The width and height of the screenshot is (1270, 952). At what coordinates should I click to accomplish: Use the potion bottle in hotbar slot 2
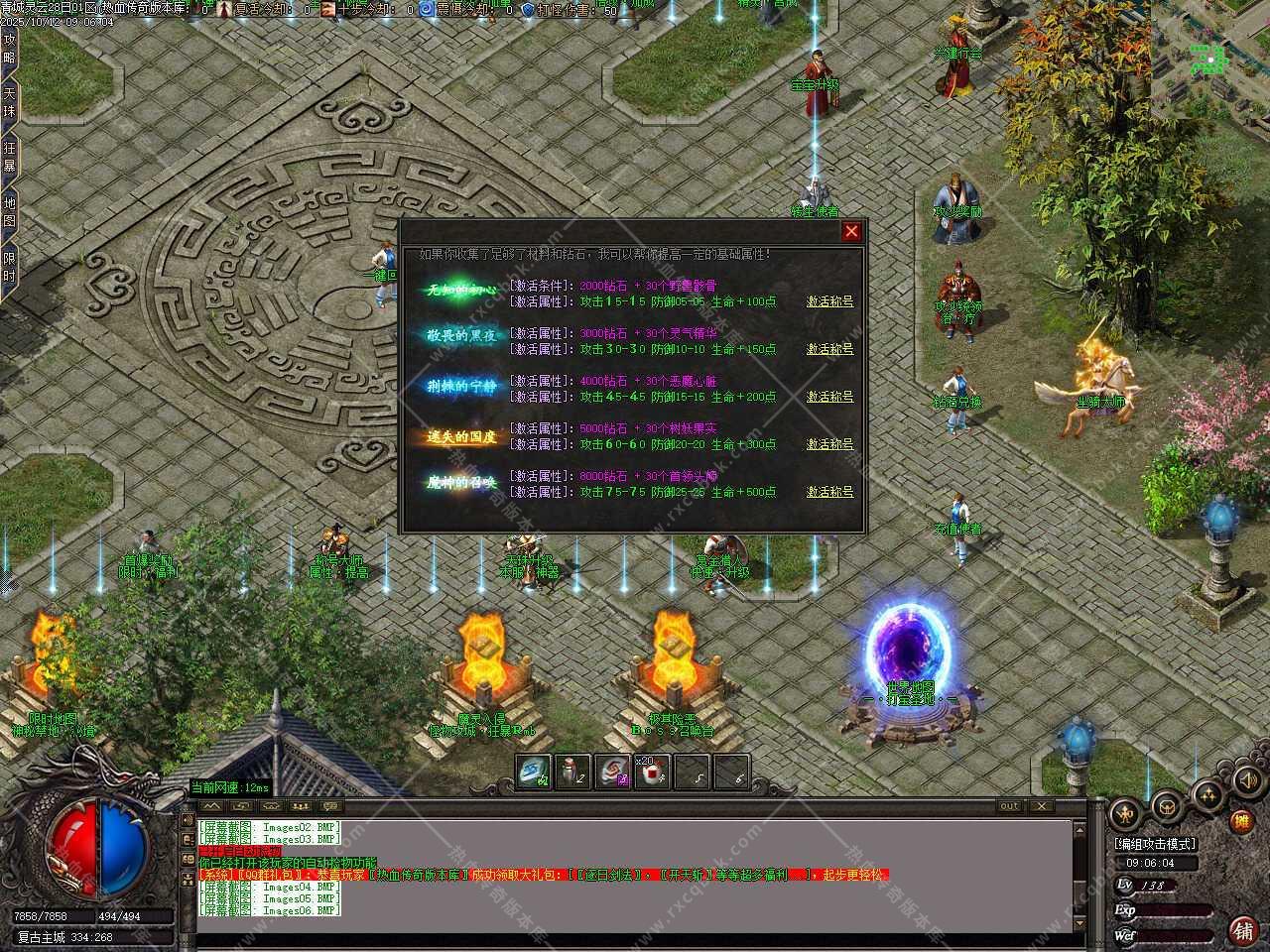tap(572, 772)
